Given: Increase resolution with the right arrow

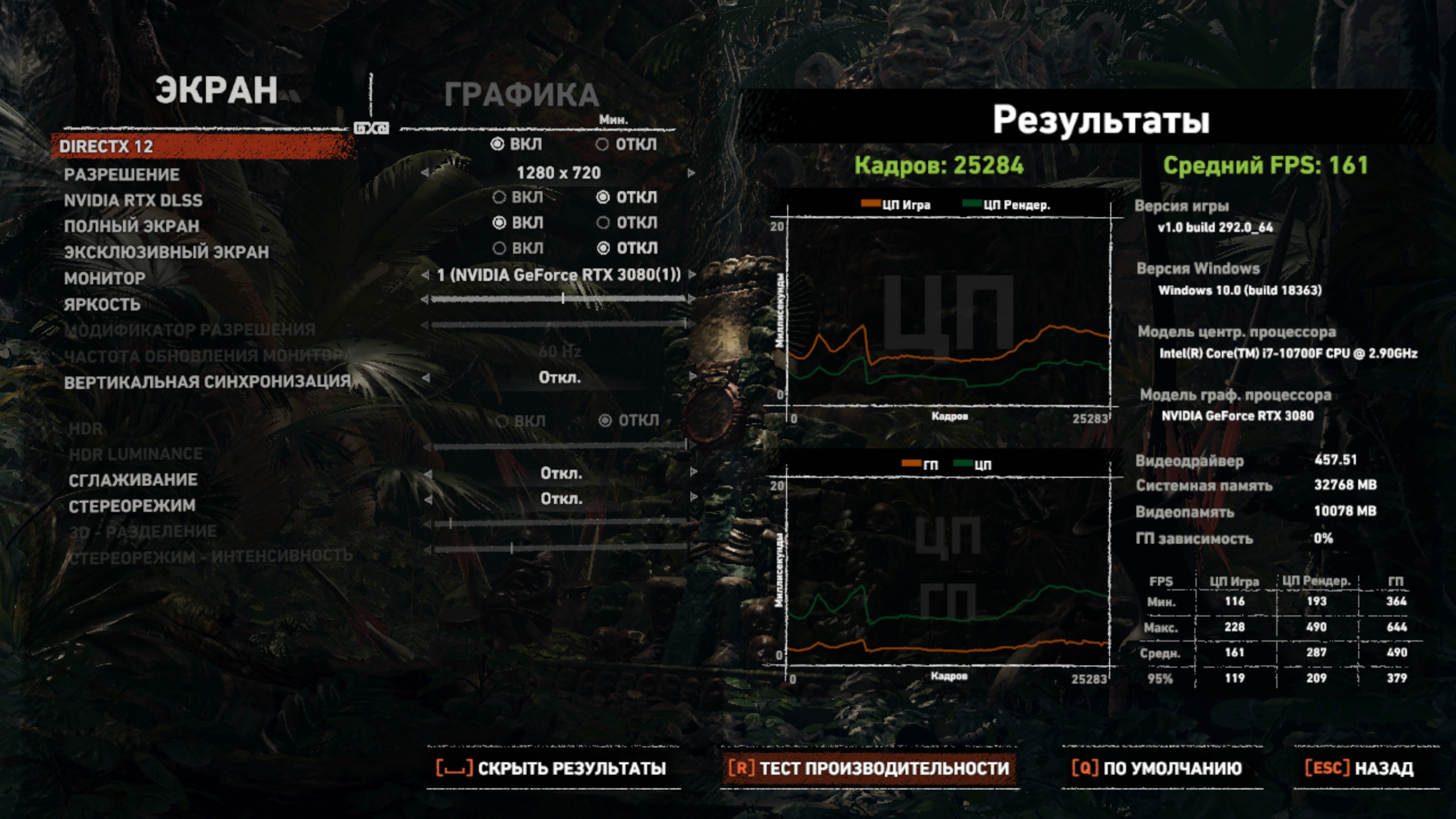Looking at the screenshot, I should coord(692,173).
